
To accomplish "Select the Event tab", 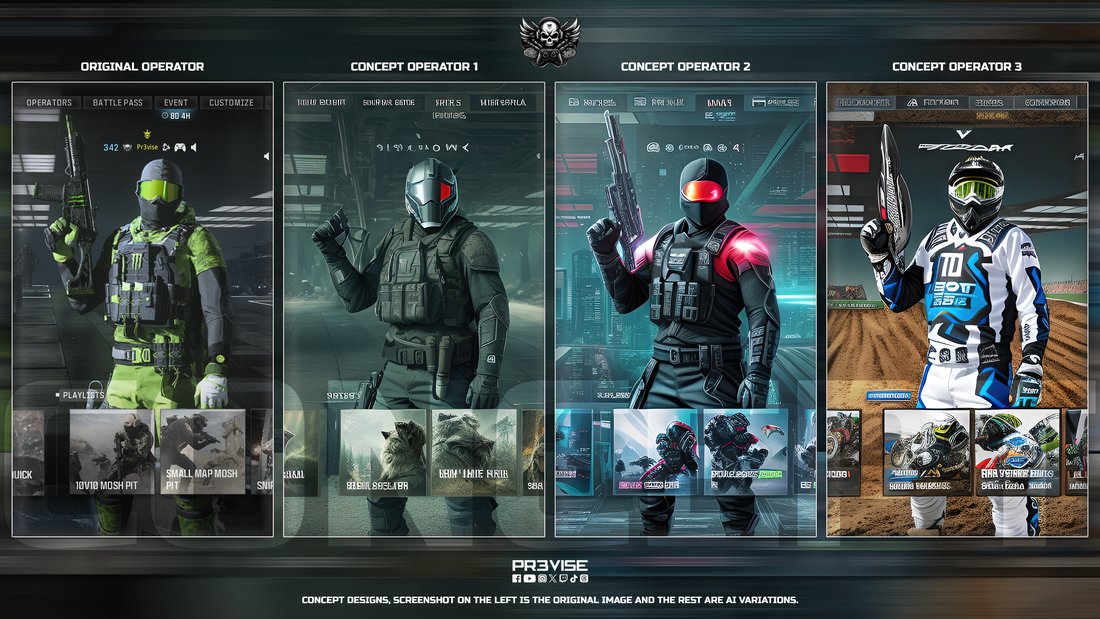I will click(x=176, y=103).
